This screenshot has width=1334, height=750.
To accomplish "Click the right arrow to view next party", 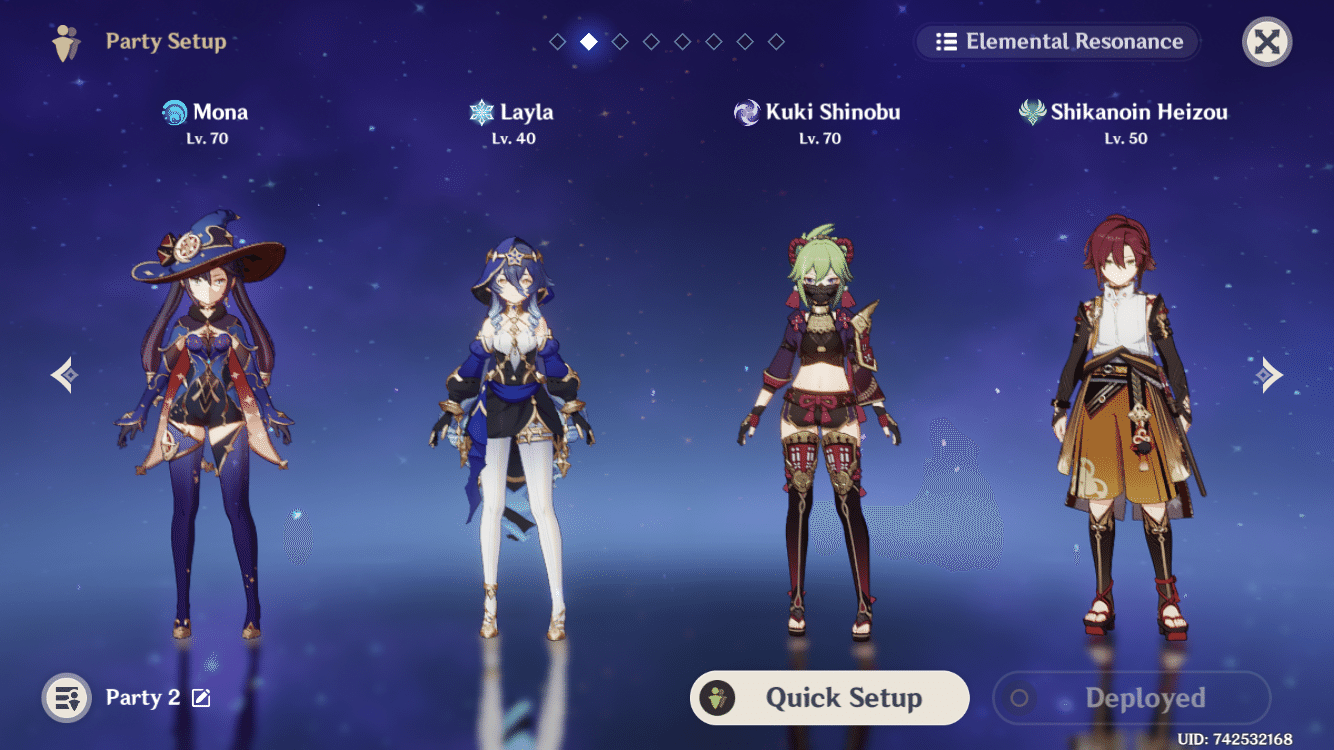I will (x=1270, y=374).
